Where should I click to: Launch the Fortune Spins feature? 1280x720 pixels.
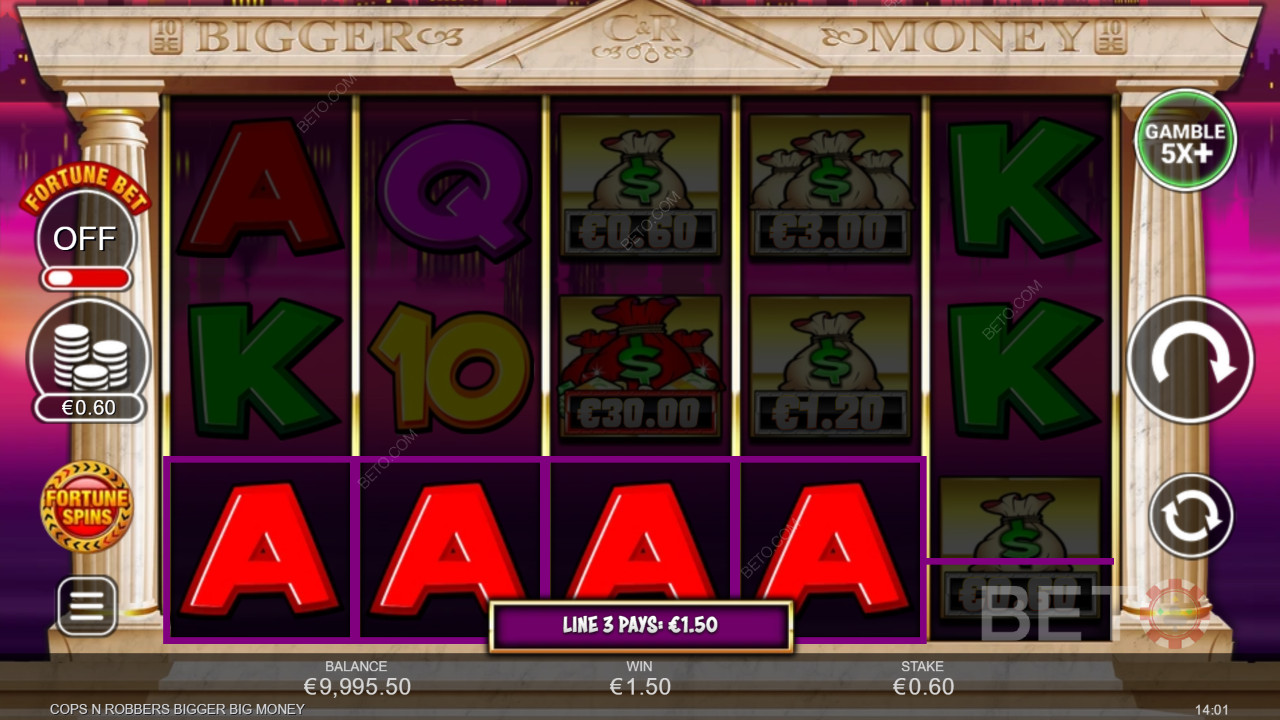tap(87, 506)
